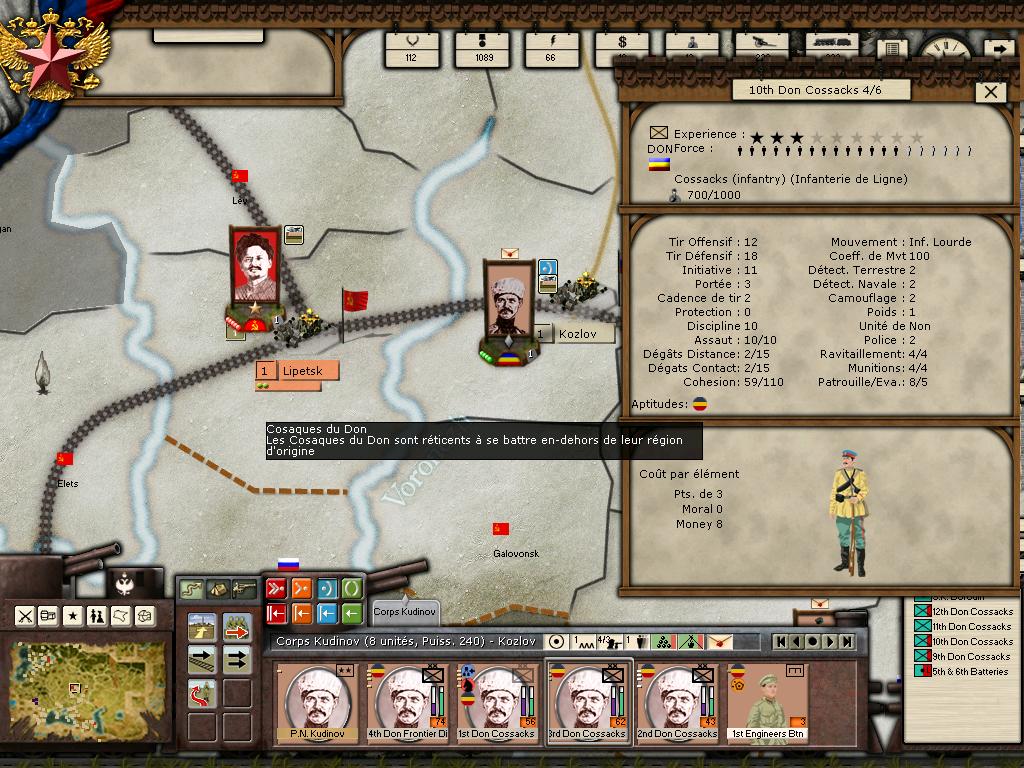
Task: Apply the crossed swords map filter
Action: 25,615
